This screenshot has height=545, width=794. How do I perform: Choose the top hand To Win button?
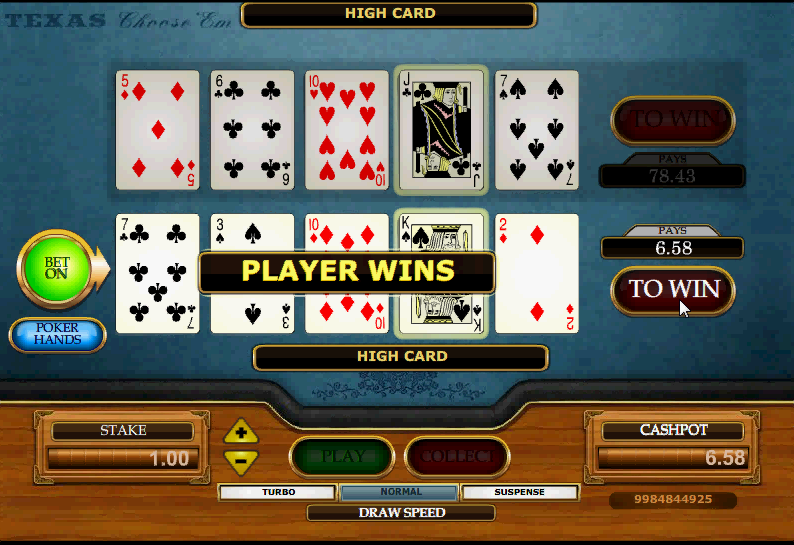pos(672,120)
